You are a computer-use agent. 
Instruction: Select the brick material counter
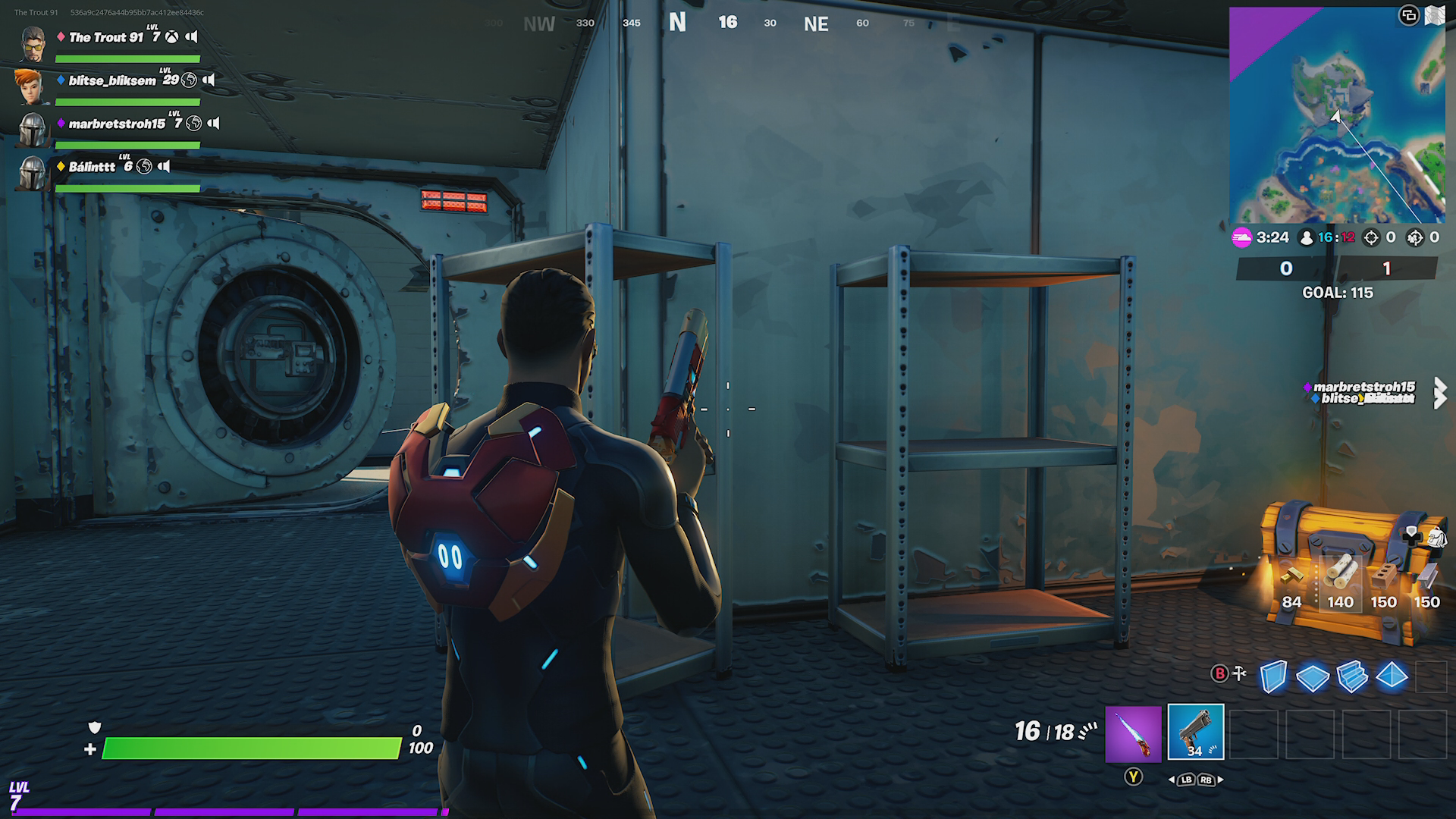(1383, 585)
